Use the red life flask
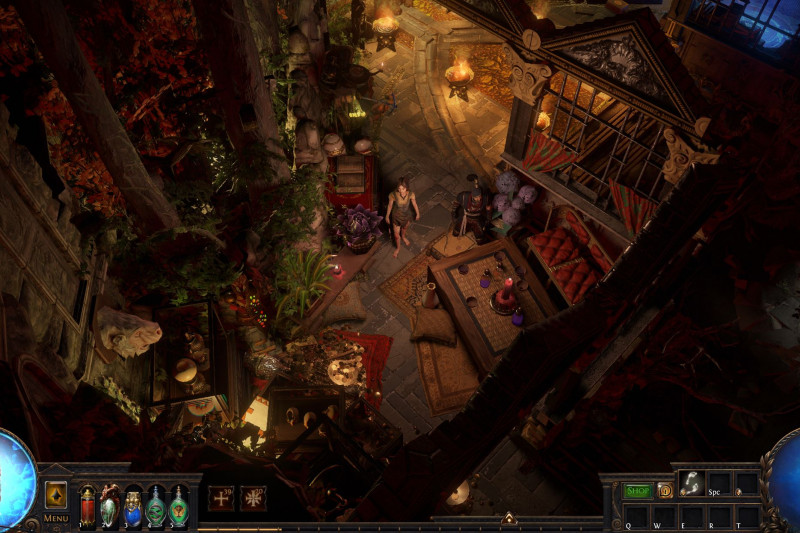The width and height of the screenshot is (800, 533). click(88, 505)
